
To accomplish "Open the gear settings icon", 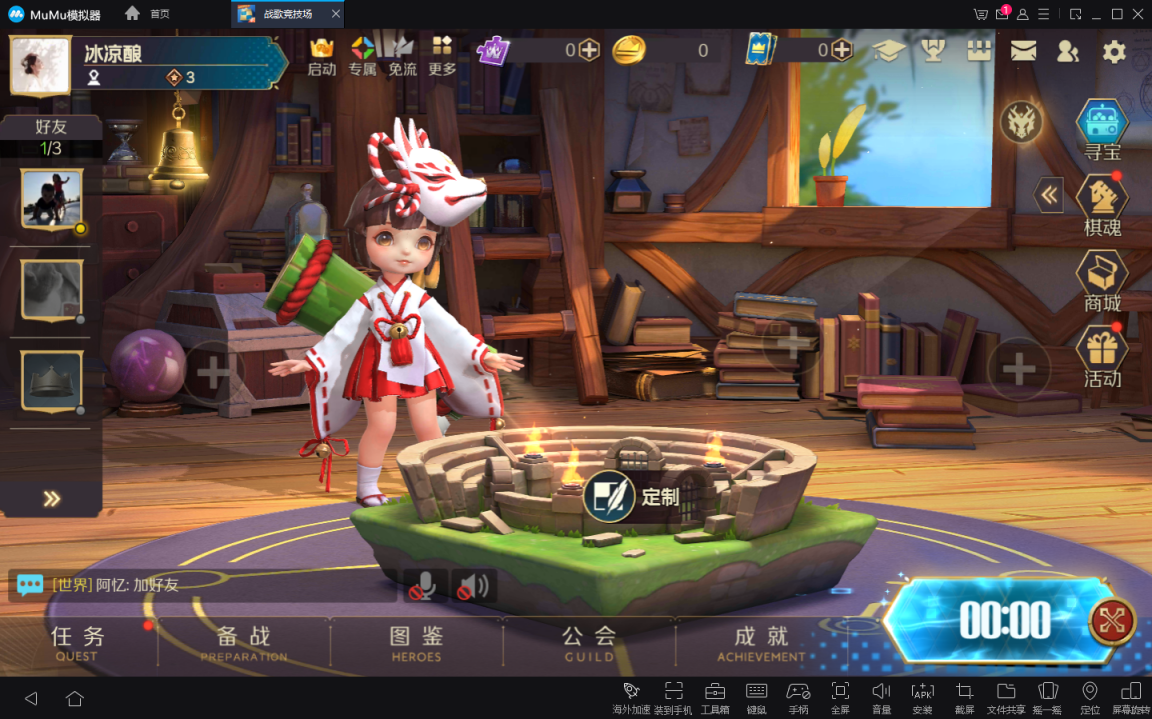I will point(1114,52).
